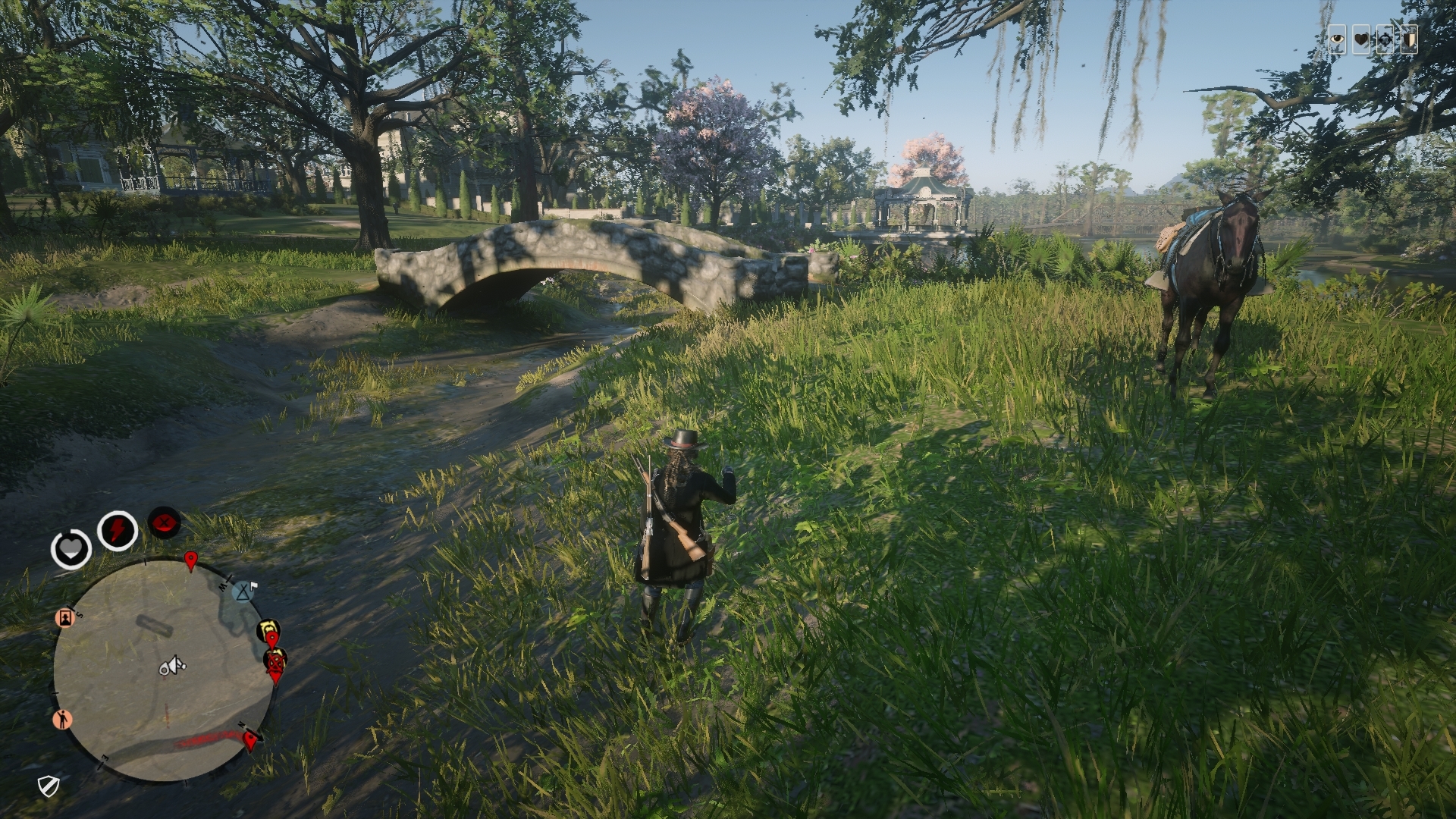Click the blue campsite marker on the minimap
Image resolution: width=1456 pixels, height=819 pixels.
pos(242,591)
